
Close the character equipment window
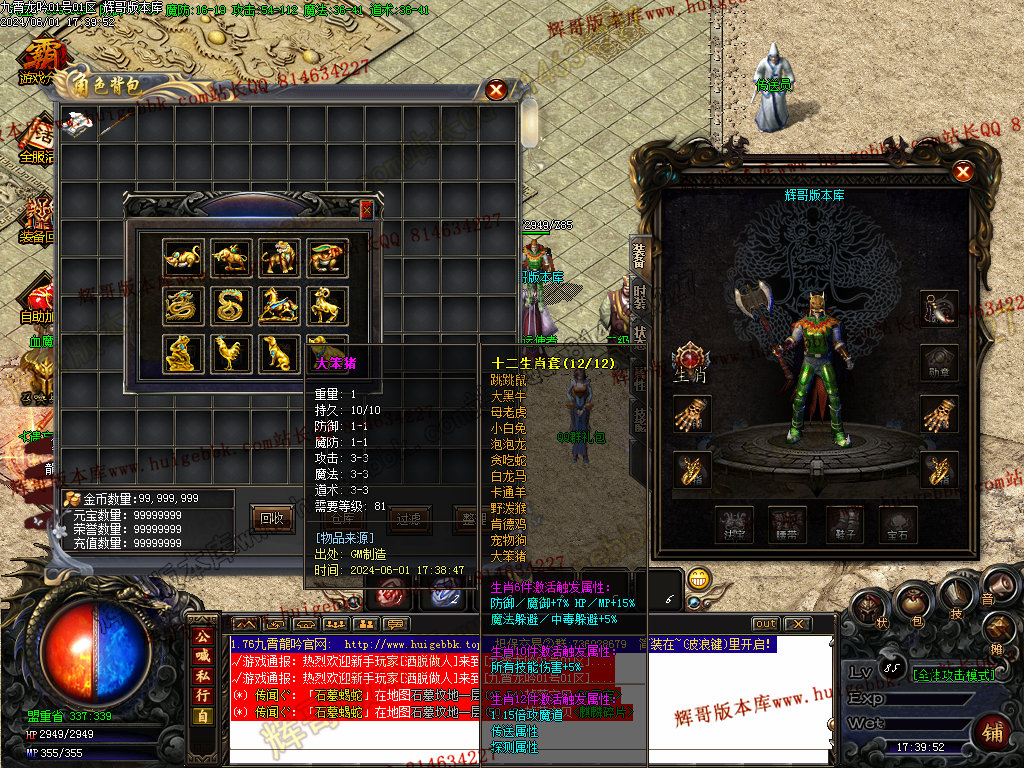963,172
